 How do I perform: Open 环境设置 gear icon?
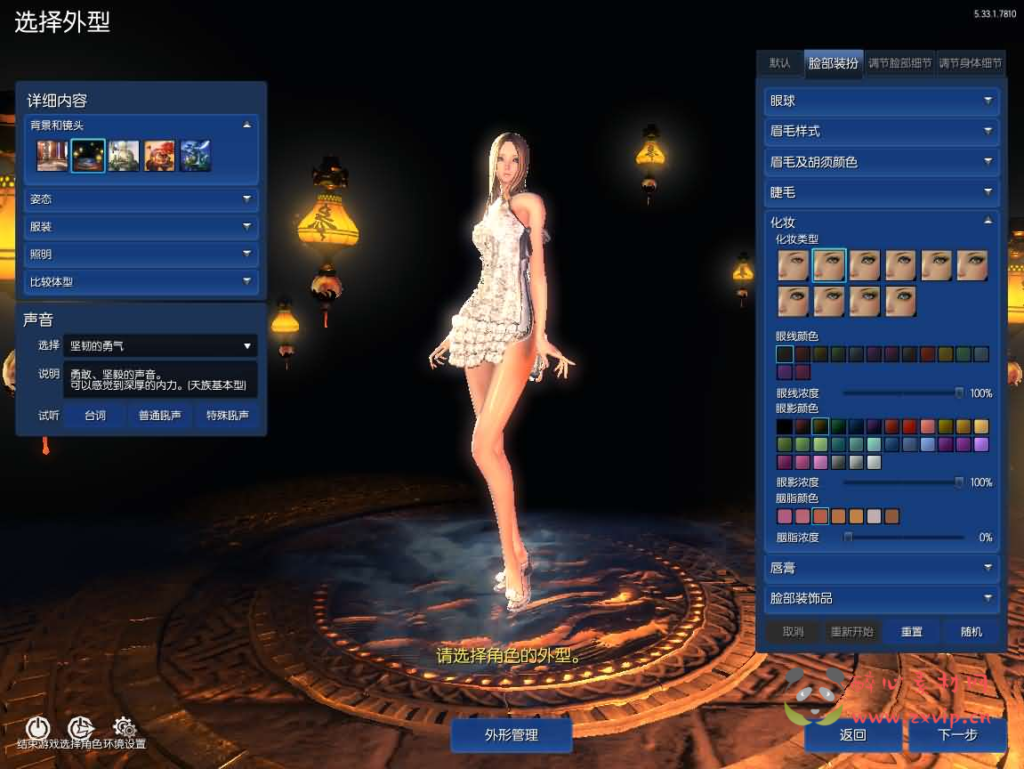click(x=124, y=728)
